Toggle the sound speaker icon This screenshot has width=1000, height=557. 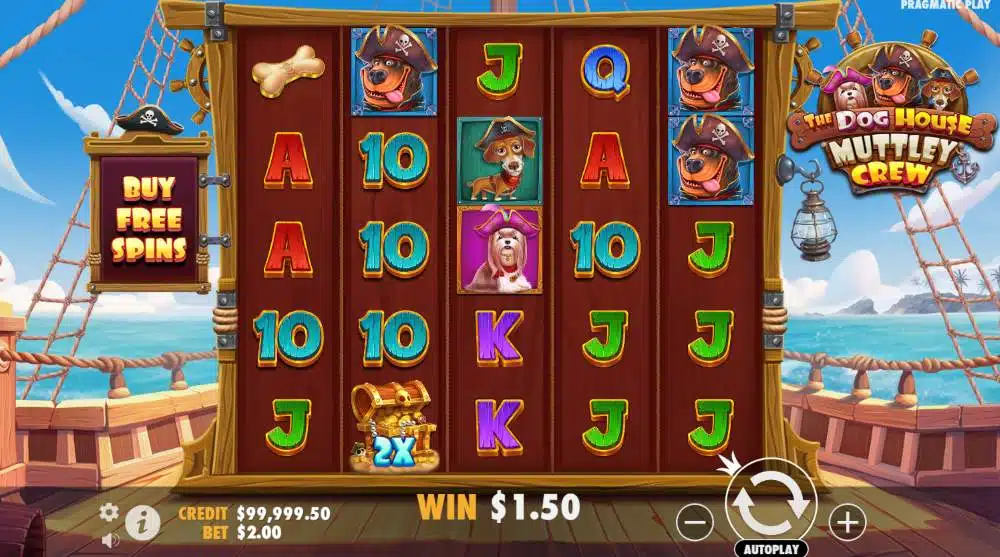[x=109, y=540]
